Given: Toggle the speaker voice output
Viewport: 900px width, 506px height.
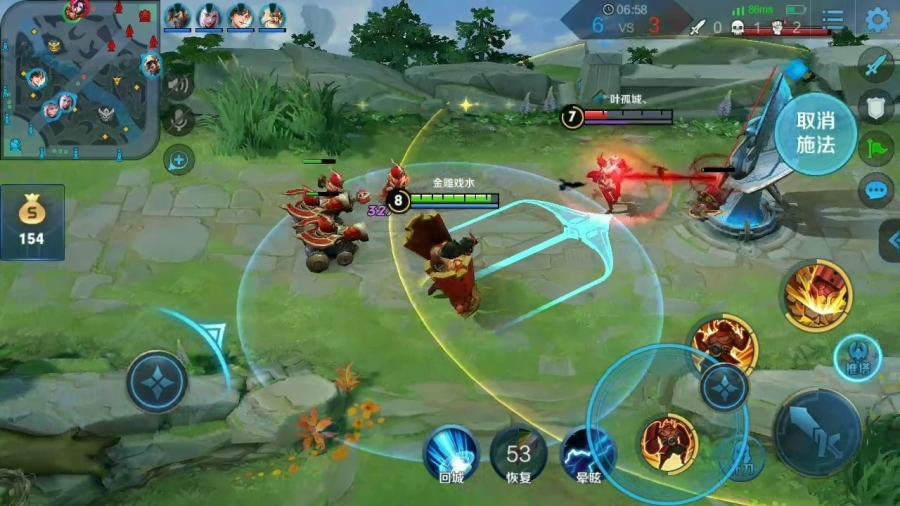Looking at the screenshot, I should 180,84.
